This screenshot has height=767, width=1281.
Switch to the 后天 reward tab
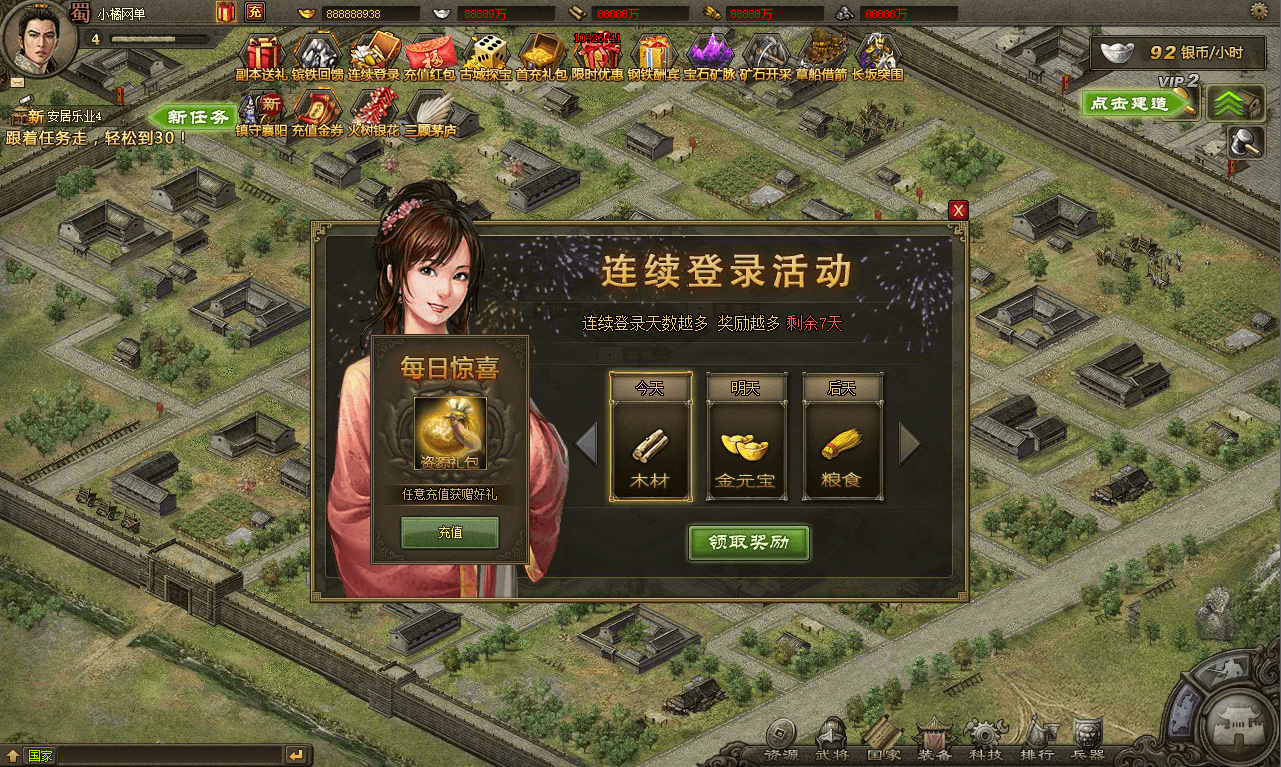843,386
